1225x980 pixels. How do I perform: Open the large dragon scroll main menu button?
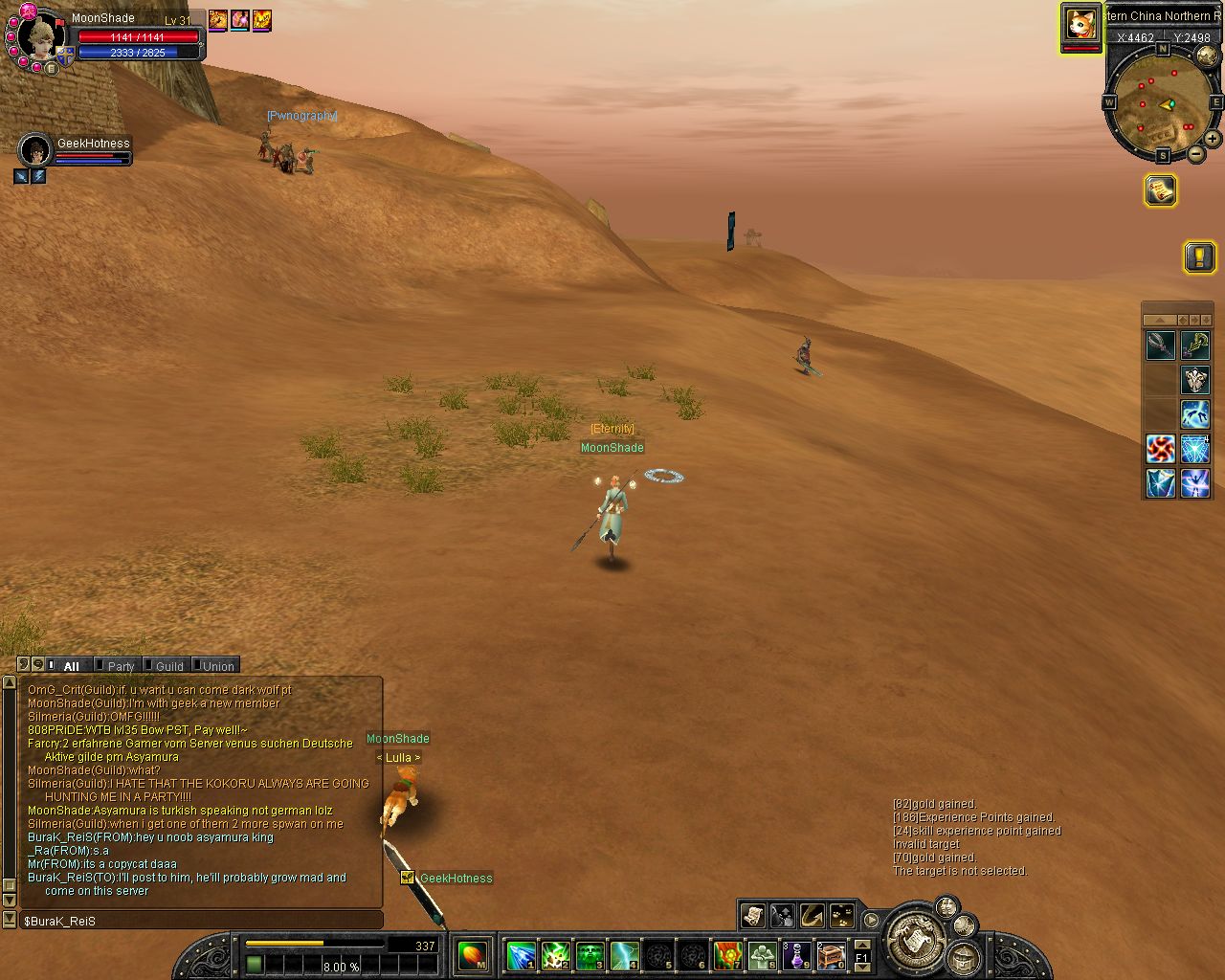click(x=916, y=940)
